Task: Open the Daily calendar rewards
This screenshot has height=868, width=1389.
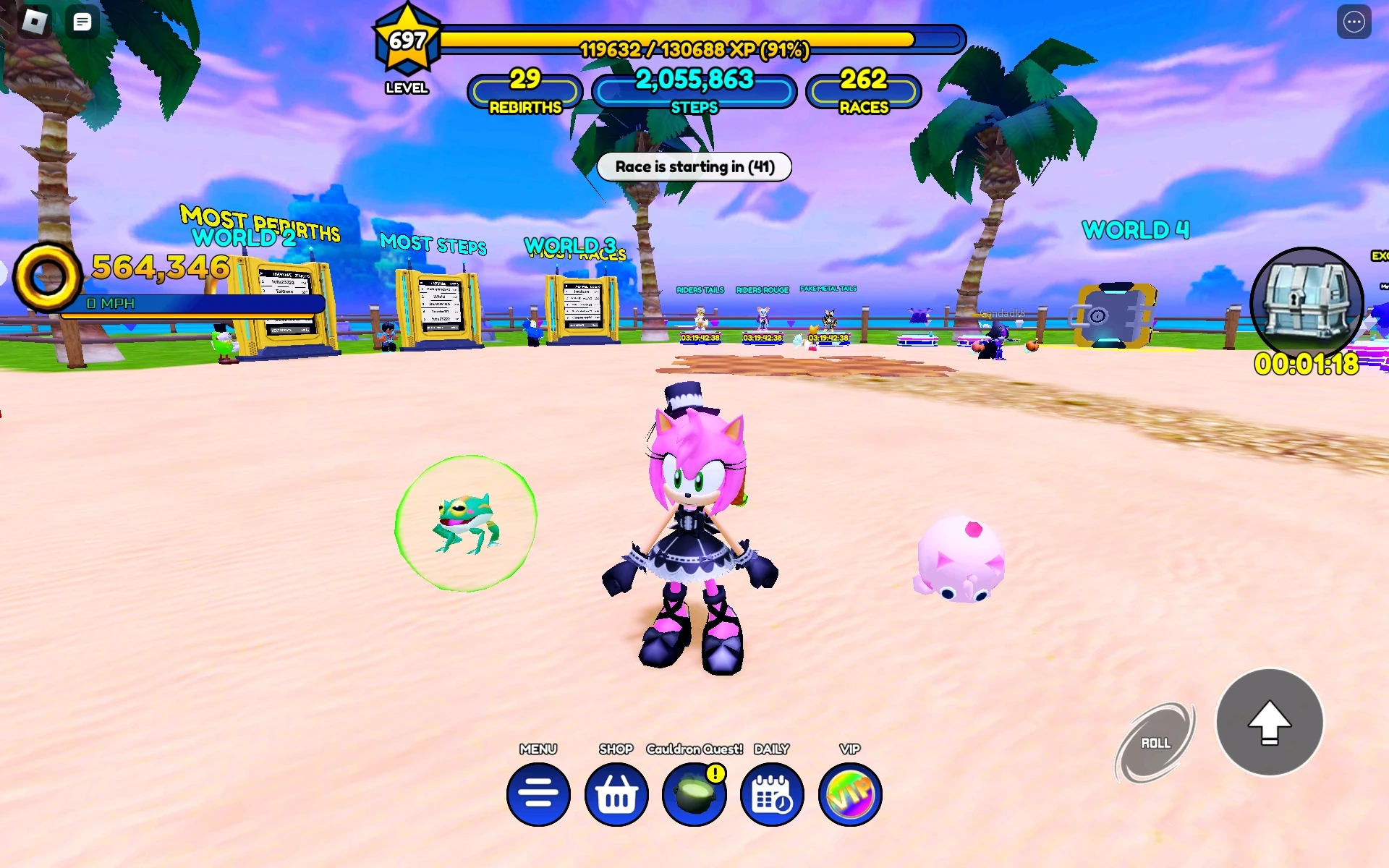Action: [771, 793]
